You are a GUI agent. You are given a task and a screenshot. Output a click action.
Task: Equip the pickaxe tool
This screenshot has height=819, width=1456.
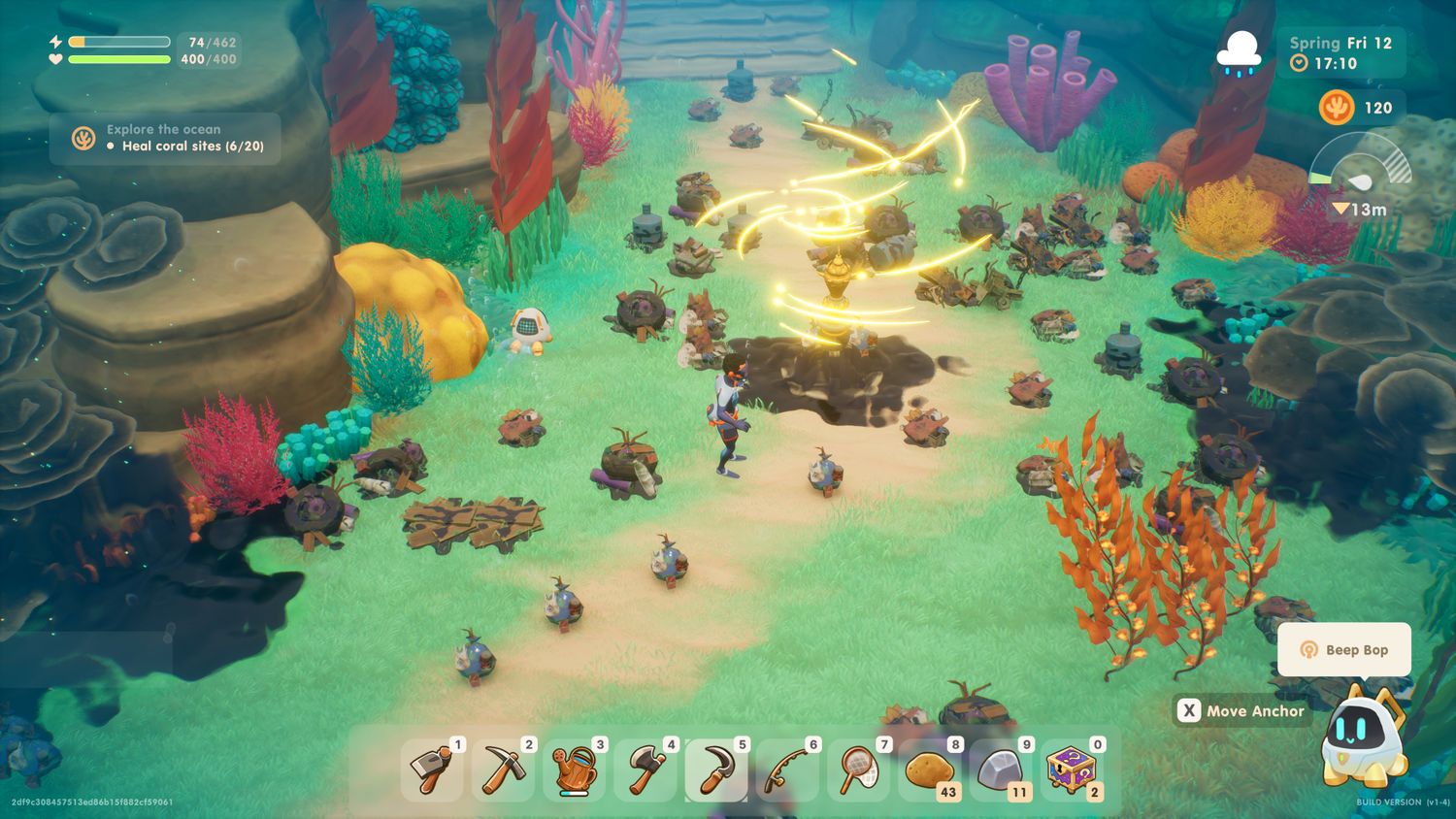[x=503, y=770]
